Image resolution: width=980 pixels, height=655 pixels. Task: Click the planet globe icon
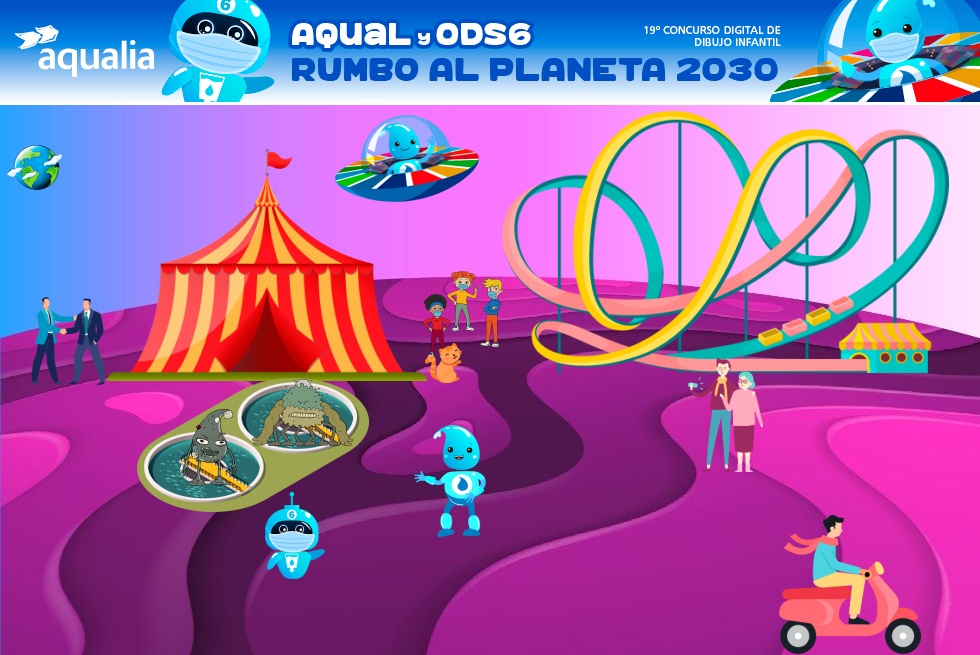[37, 167]
